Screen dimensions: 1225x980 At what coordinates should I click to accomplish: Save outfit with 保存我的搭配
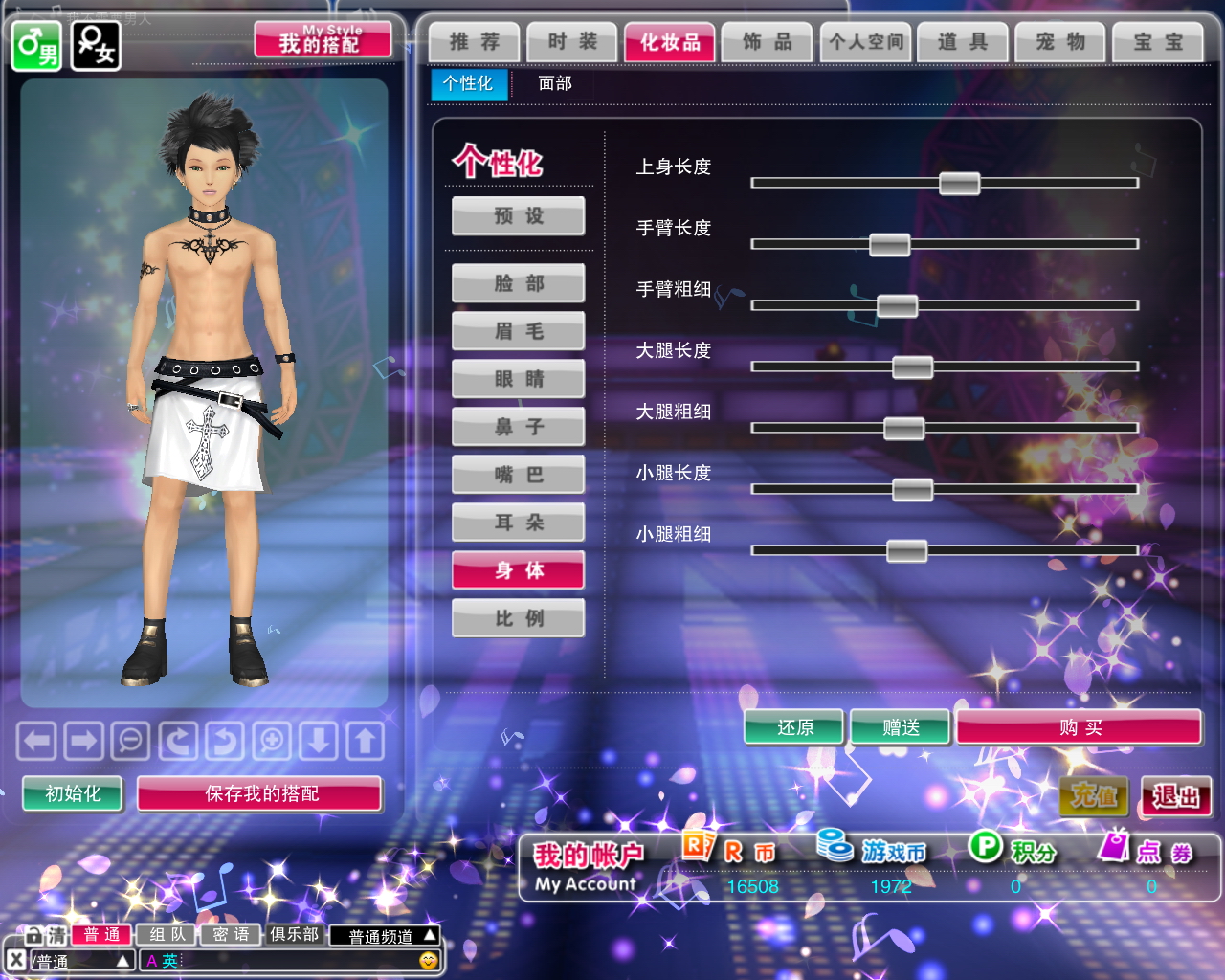(260, 793)
